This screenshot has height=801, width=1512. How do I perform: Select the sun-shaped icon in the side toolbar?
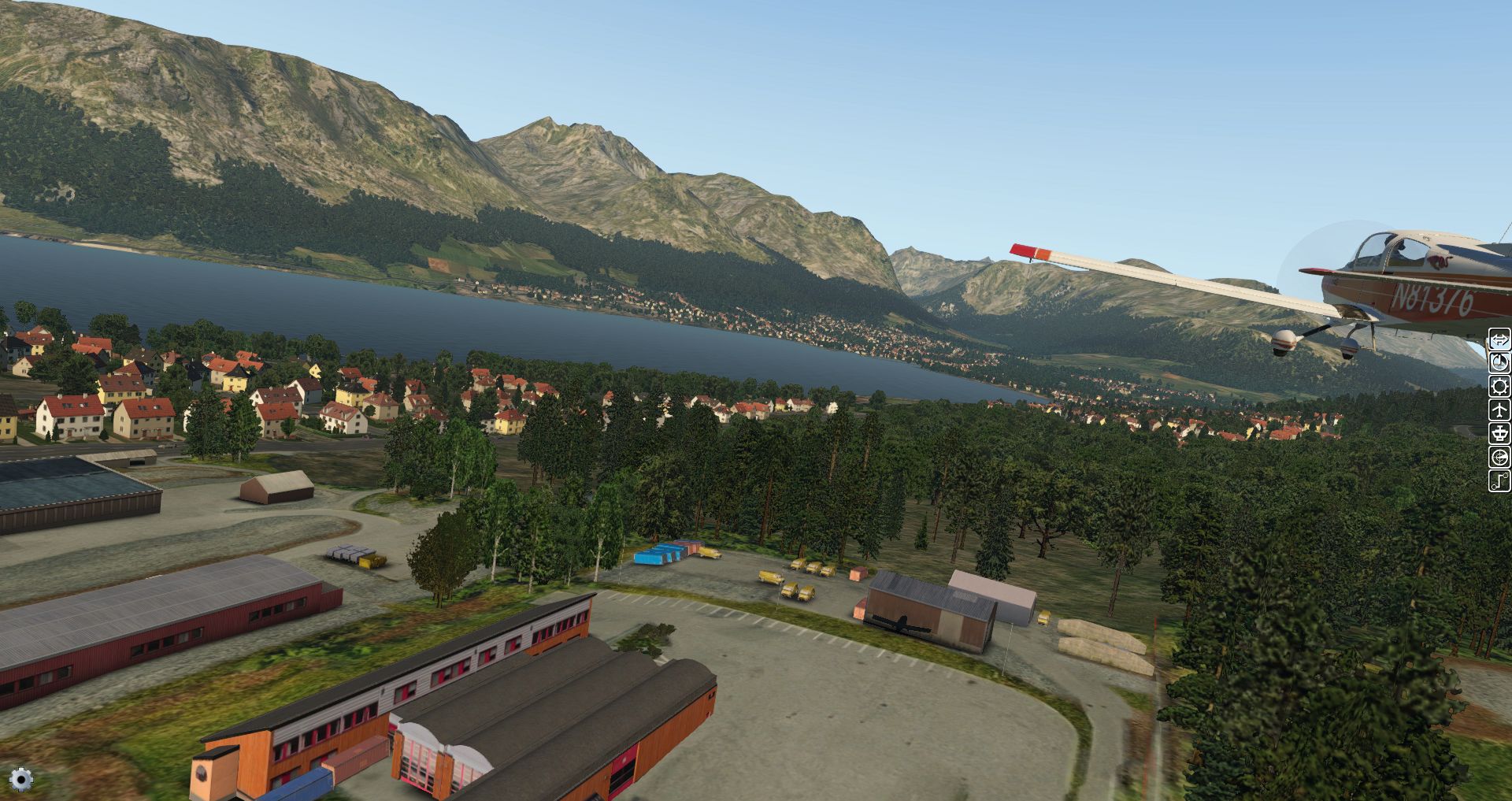1499,387
